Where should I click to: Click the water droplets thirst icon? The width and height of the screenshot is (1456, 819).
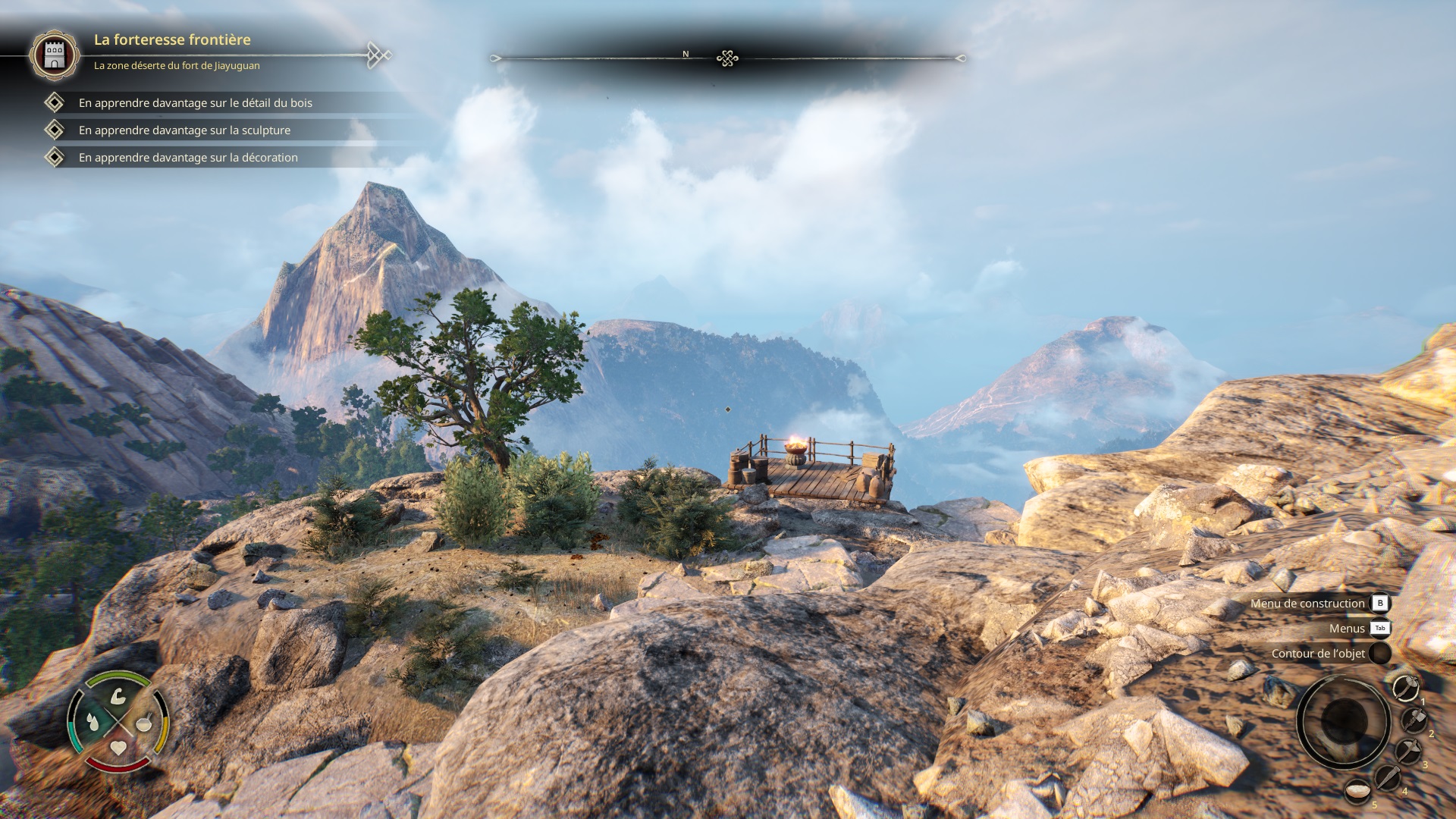[93, 722]
